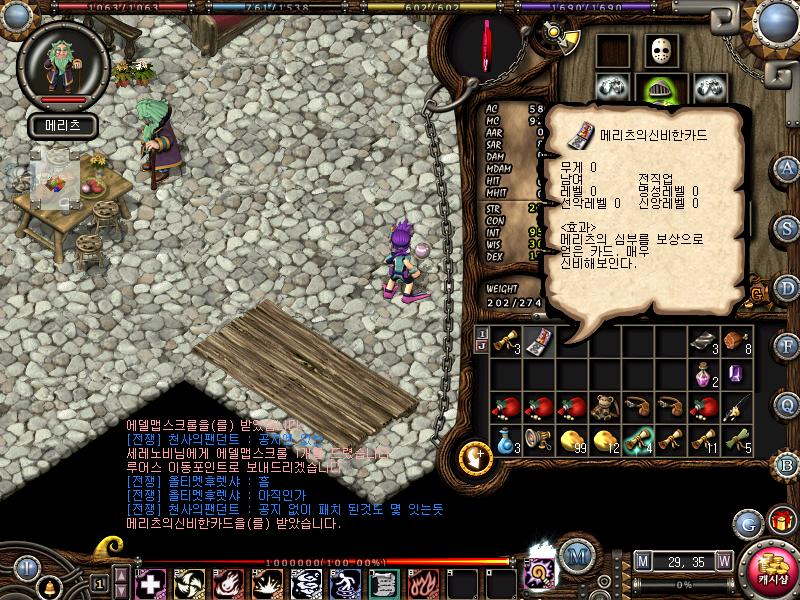Activate the white cross heal skill
Screen dimensions: 800x600
point(151,582)
